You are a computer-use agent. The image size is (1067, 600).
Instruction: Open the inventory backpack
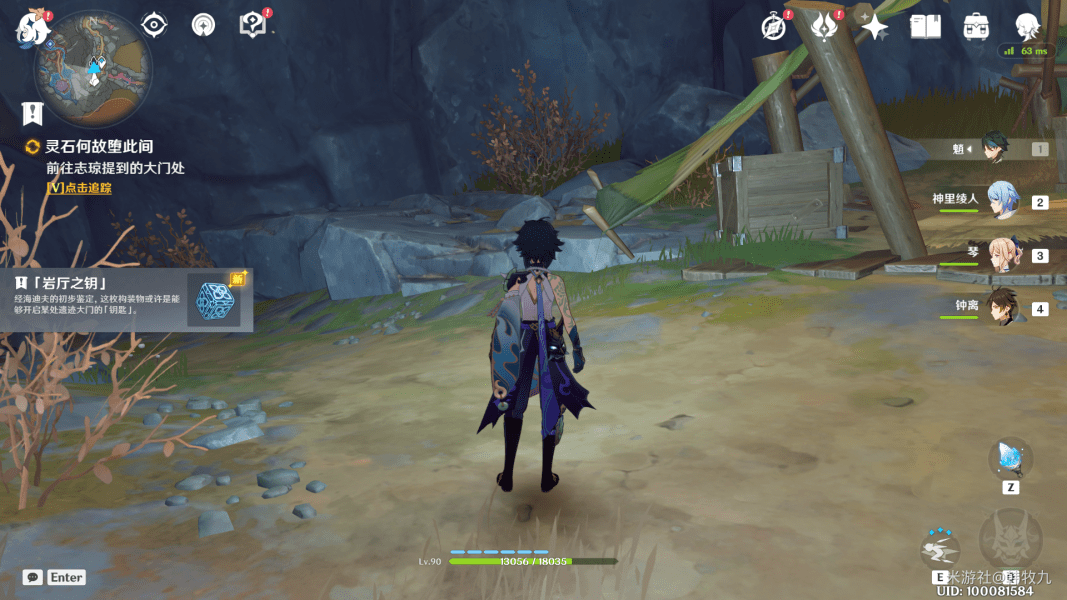point(976,27)
